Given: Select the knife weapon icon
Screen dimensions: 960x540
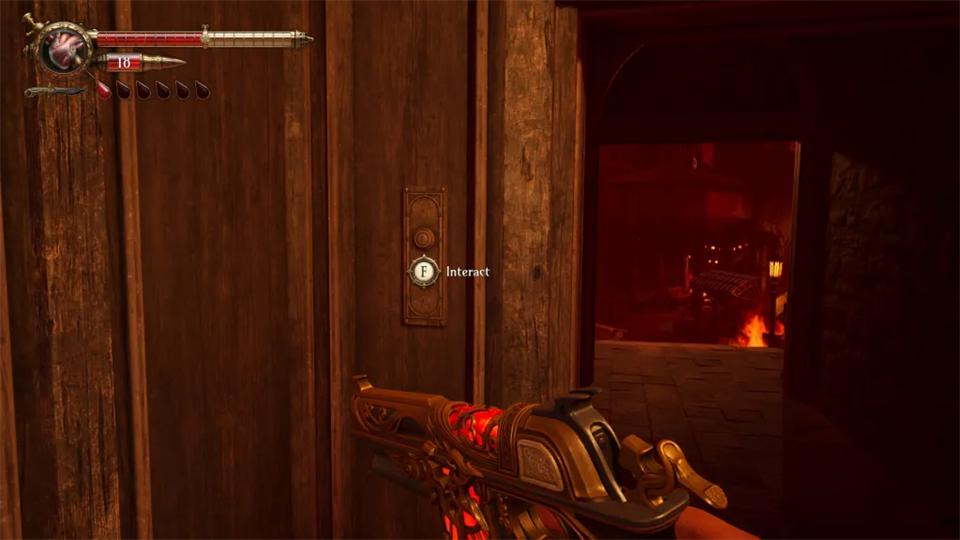Looking at the screenshot, I should click(x=55, y=92).
